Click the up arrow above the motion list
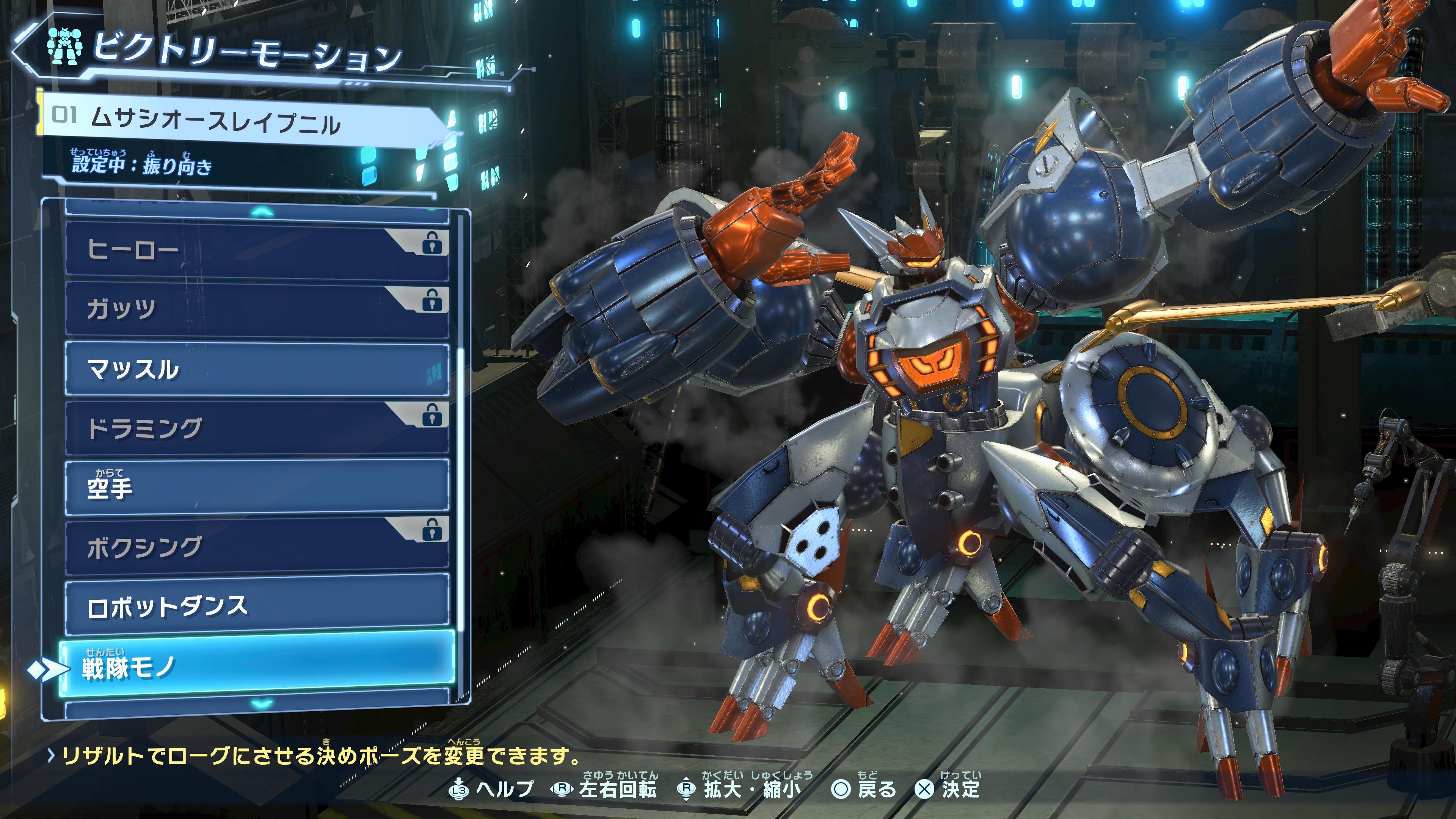1456x819 pixels. click(262, 212)
